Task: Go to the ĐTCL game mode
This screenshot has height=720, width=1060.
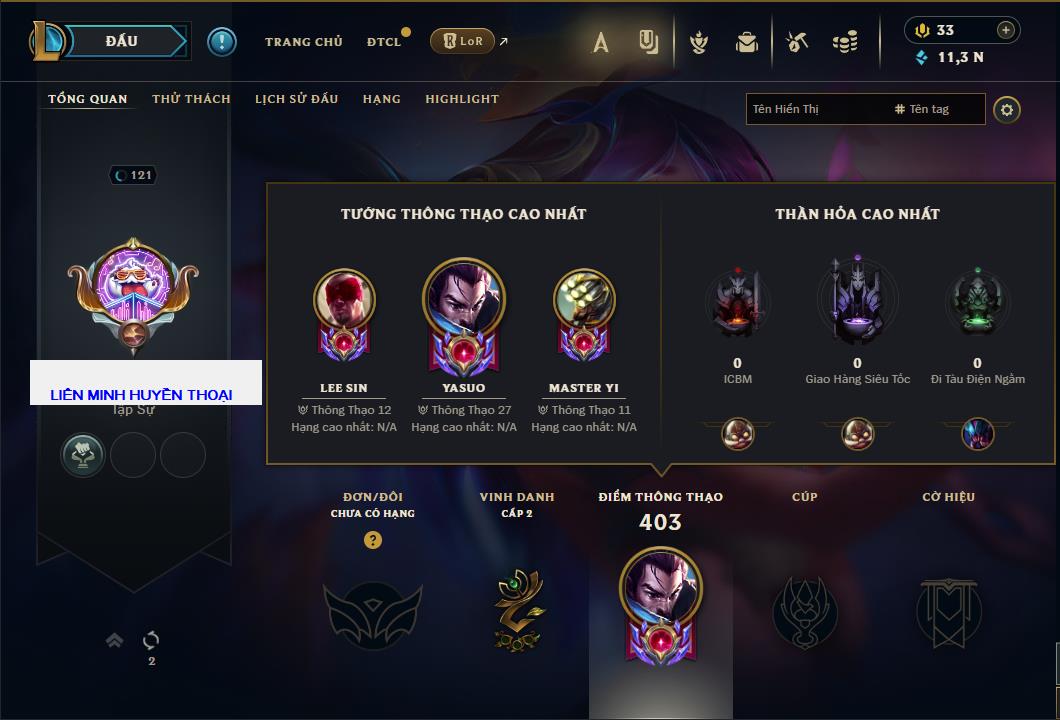Action: pyautogui.click(x=384, y=42)
